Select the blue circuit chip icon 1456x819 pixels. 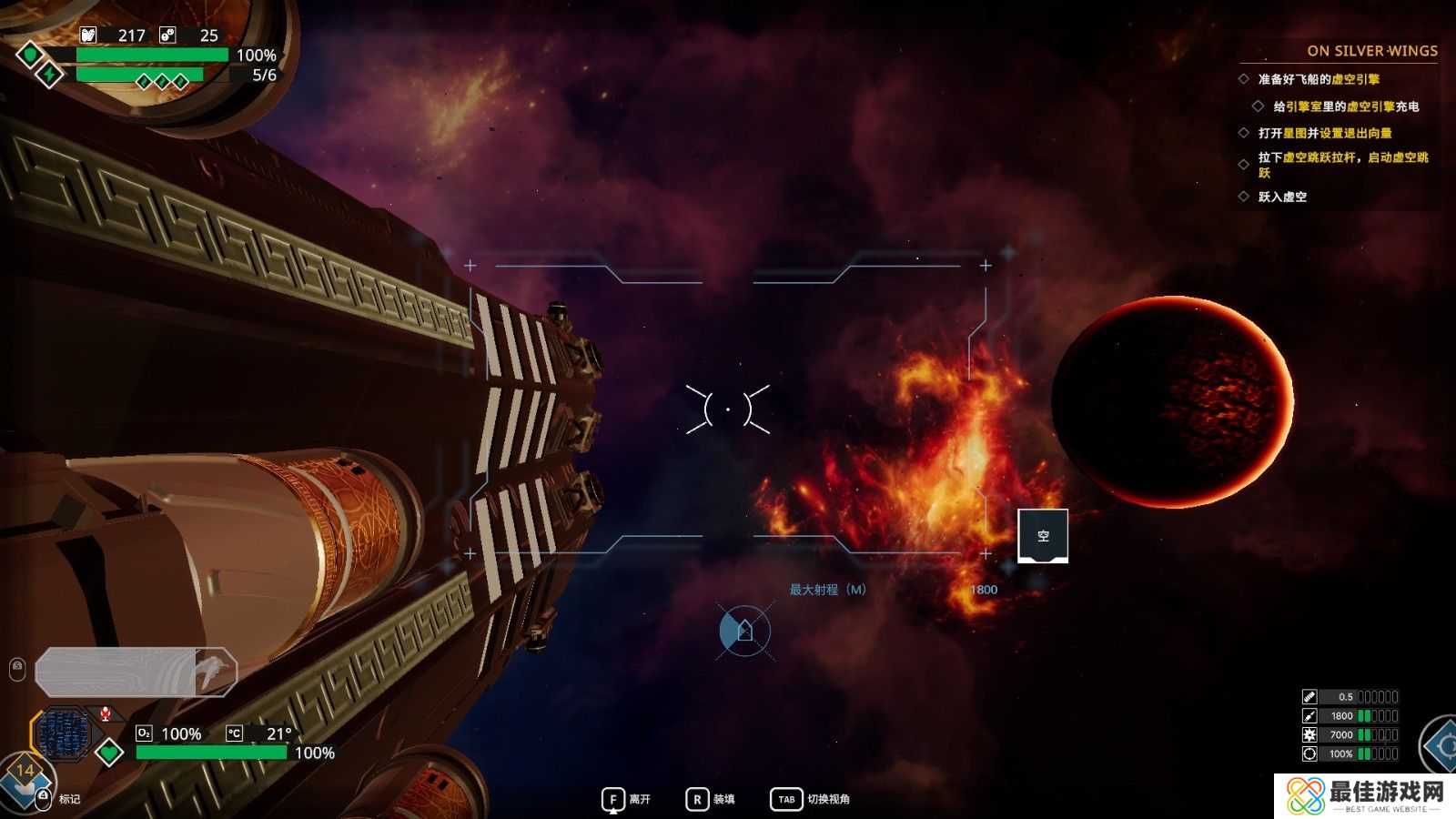(62, 733)
